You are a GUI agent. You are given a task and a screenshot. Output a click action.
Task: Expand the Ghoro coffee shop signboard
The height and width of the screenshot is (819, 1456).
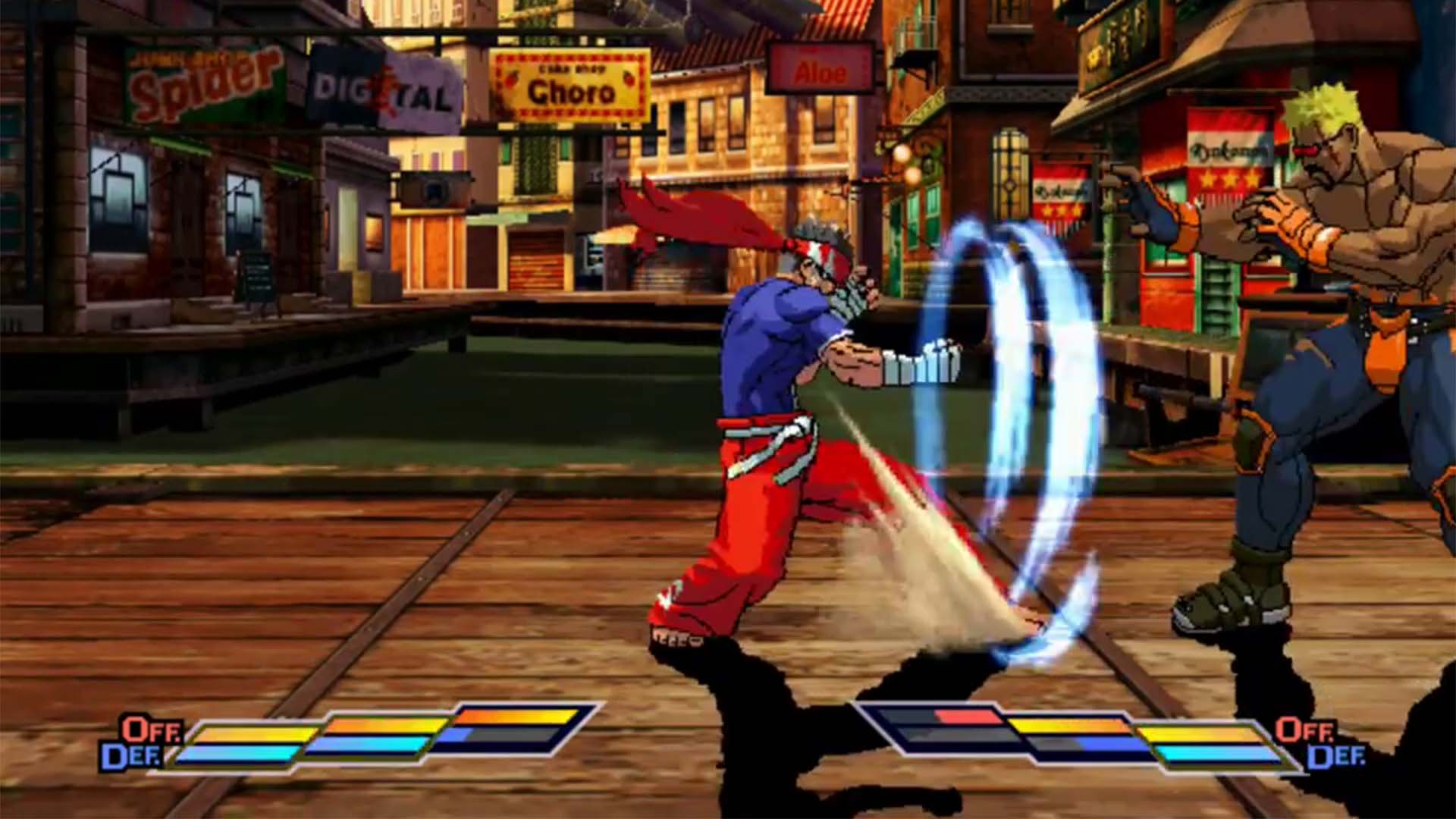[x=569, y=83]
